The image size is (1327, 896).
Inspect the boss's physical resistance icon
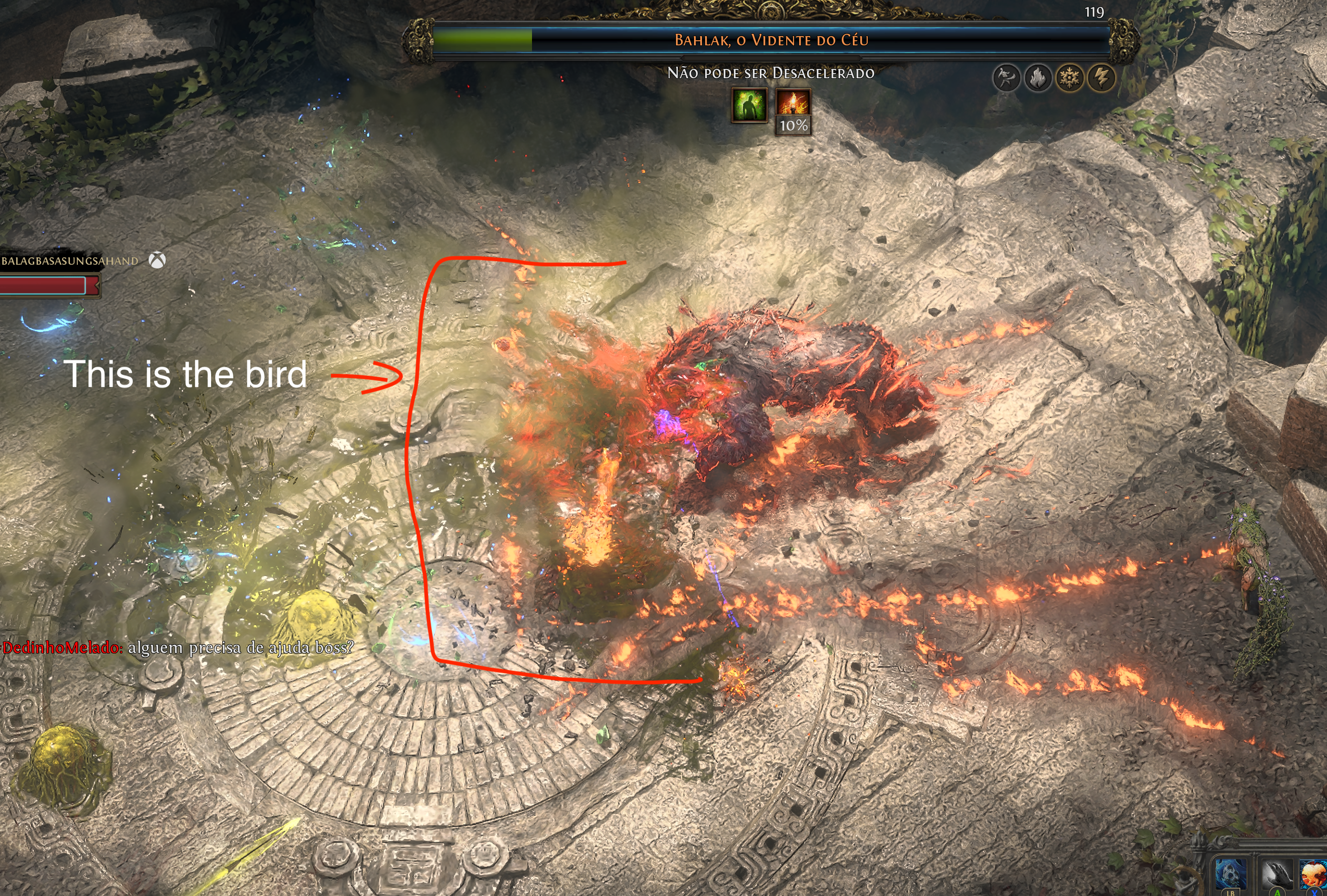click(1006, 78)
